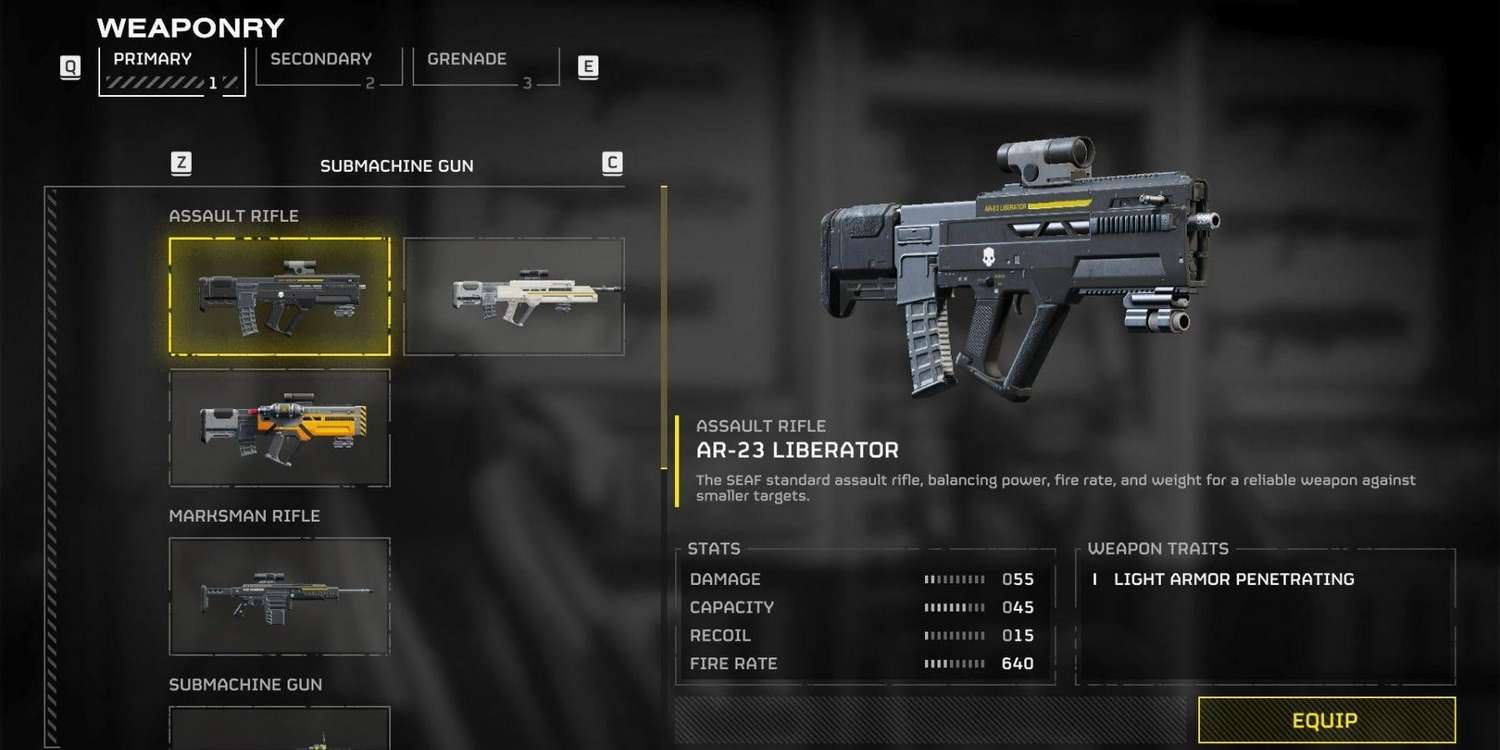The image size is (1500, 750).
Task: Select the orange and yellow assault rifle
Action: tap(280, 428)
